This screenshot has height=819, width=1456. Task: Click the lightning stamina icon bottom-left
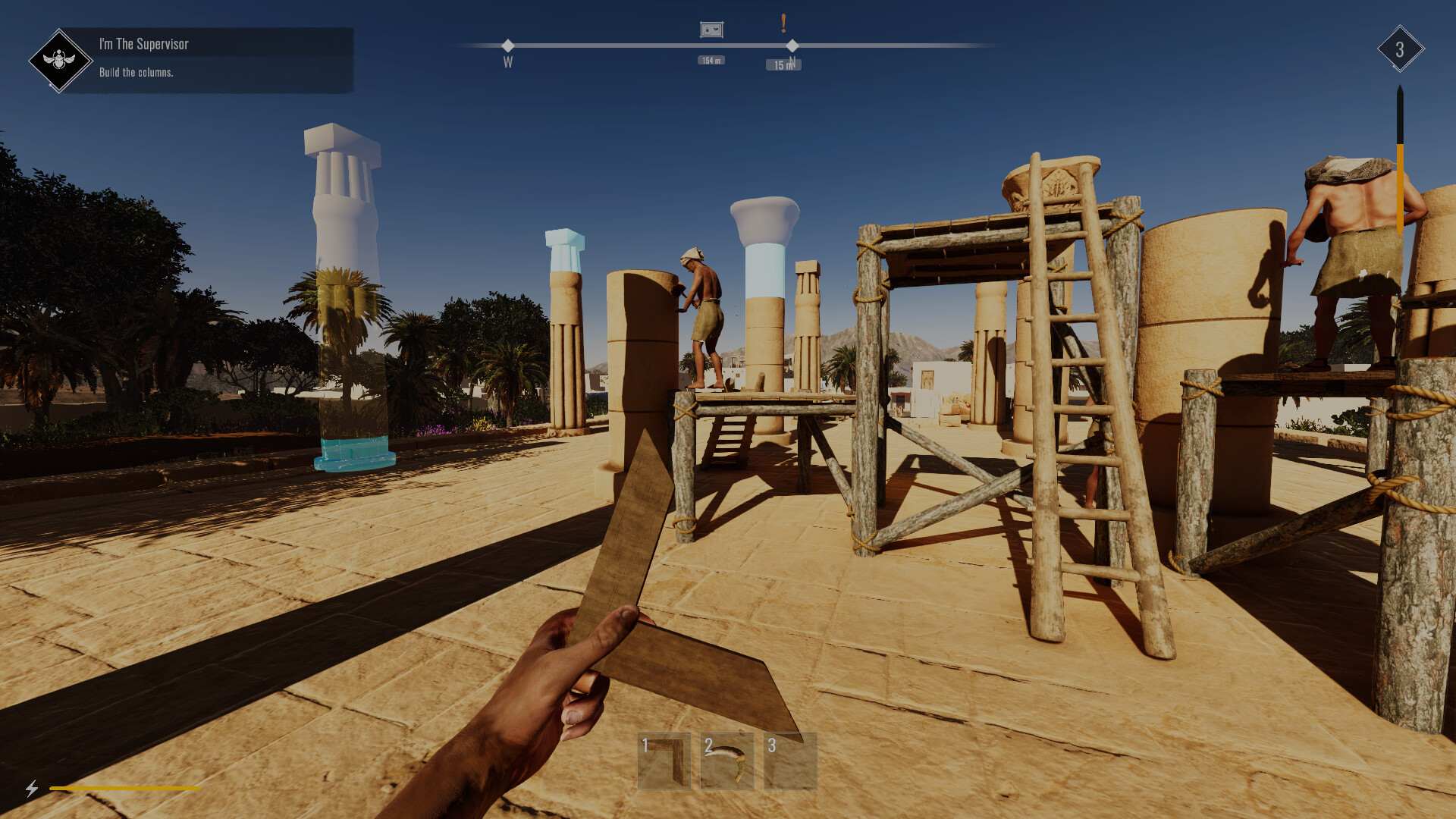click(x=32, y=790)
